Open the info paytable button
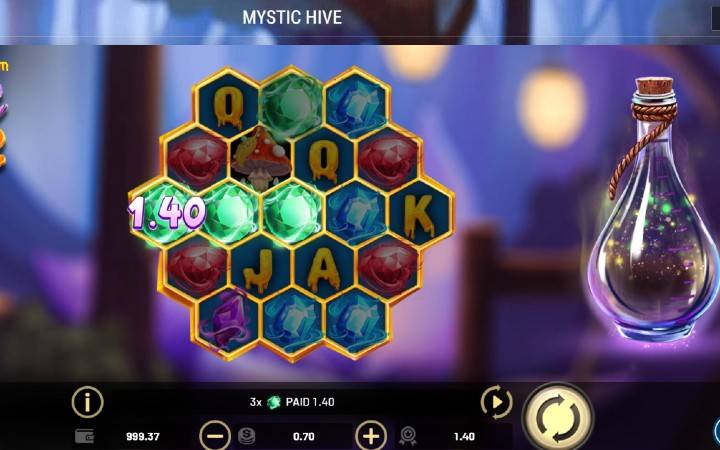Screen dimensions: 720x450 pos(87,402)
